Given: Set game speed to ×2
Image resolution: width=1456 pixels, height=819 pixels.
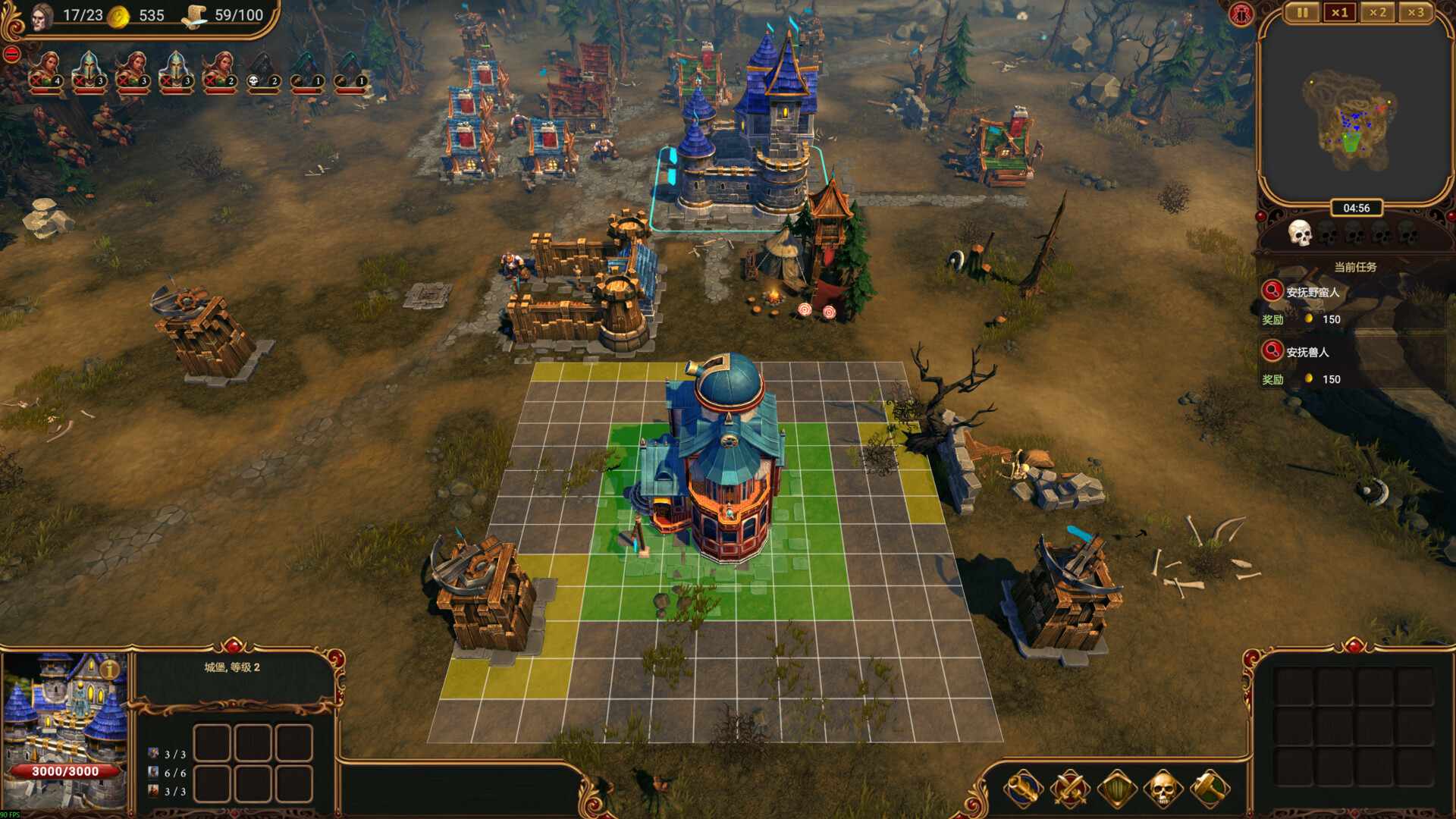Looking at the screenshot, I should pos(1376,13).
